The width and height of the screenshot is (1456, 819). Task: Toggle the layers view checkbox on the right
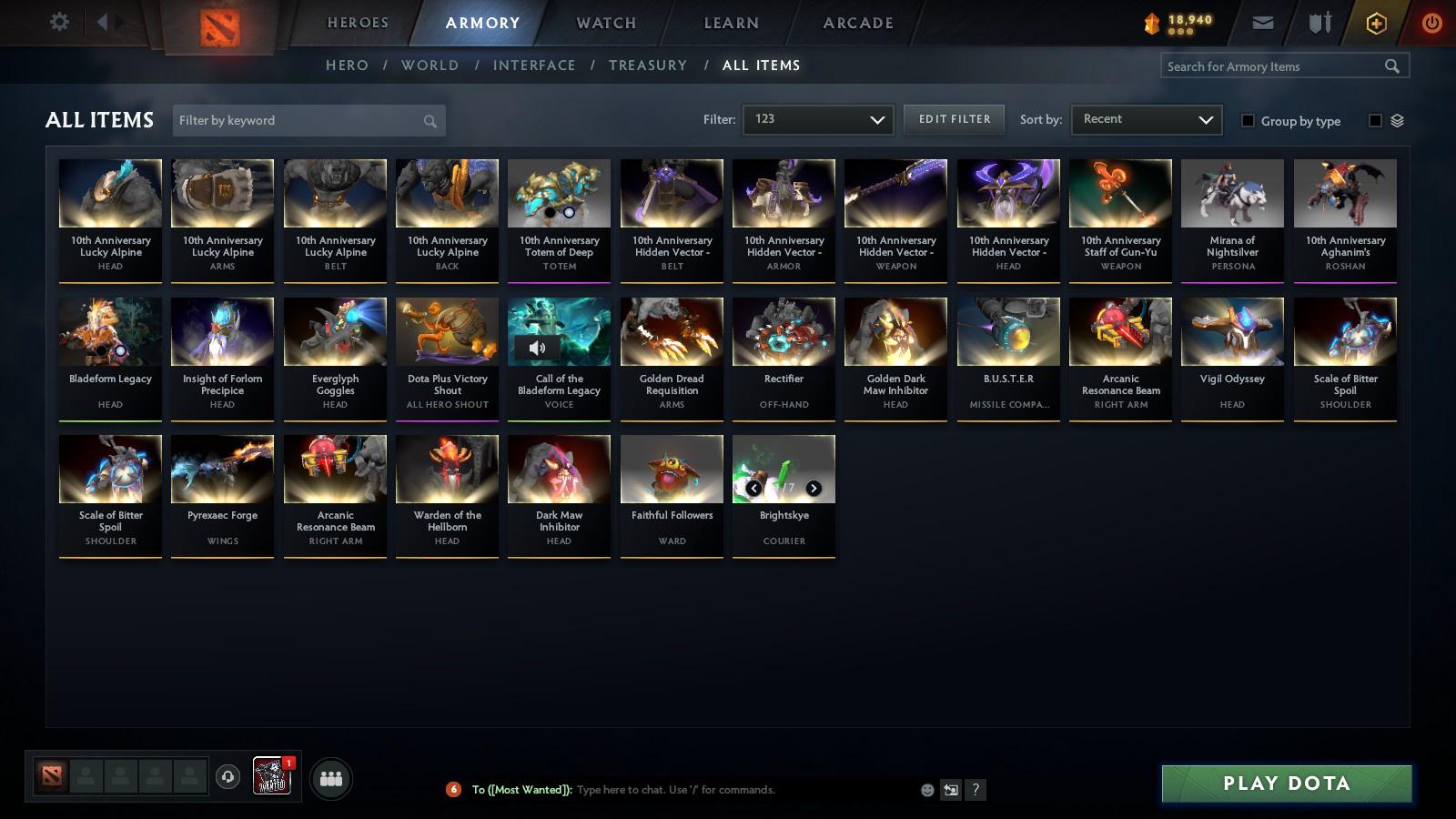pos(1375,119)
